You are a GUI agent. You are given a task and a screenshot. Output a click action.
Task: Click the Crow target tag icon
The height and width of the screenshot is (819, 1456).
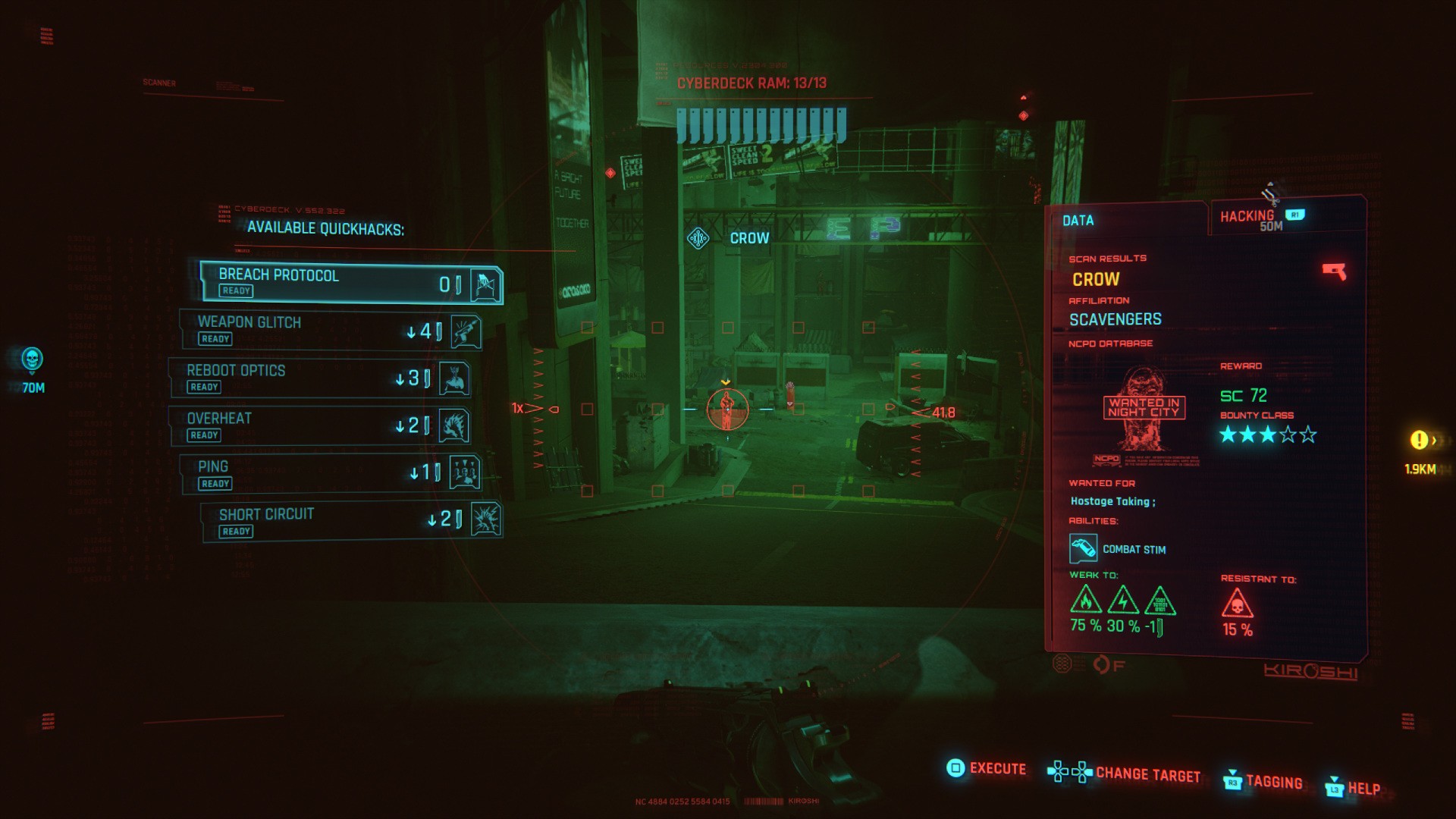698,239
